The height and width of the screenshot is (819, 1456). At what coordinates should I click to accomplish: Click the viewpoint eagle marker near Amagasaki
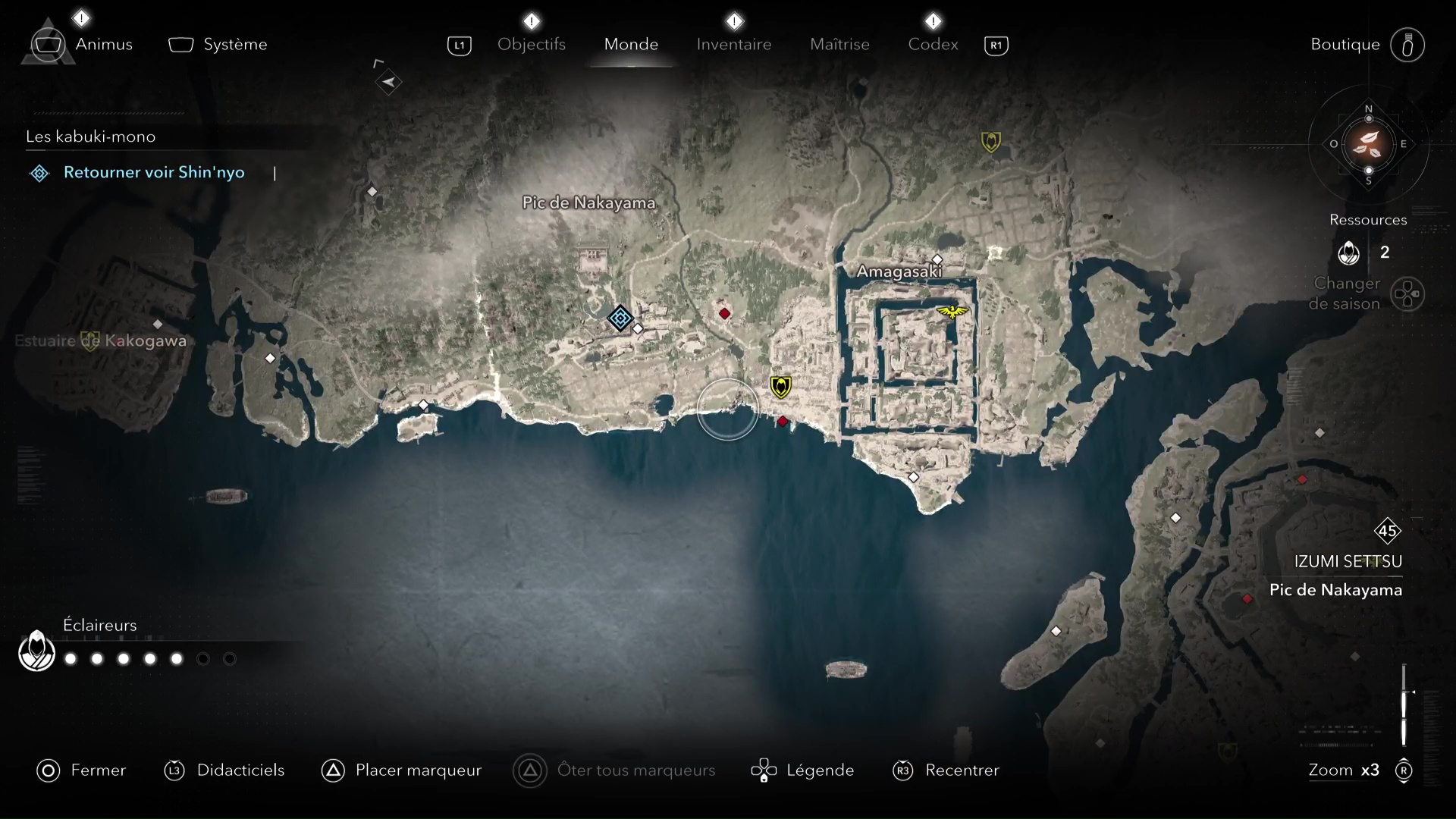pos(952,311)
